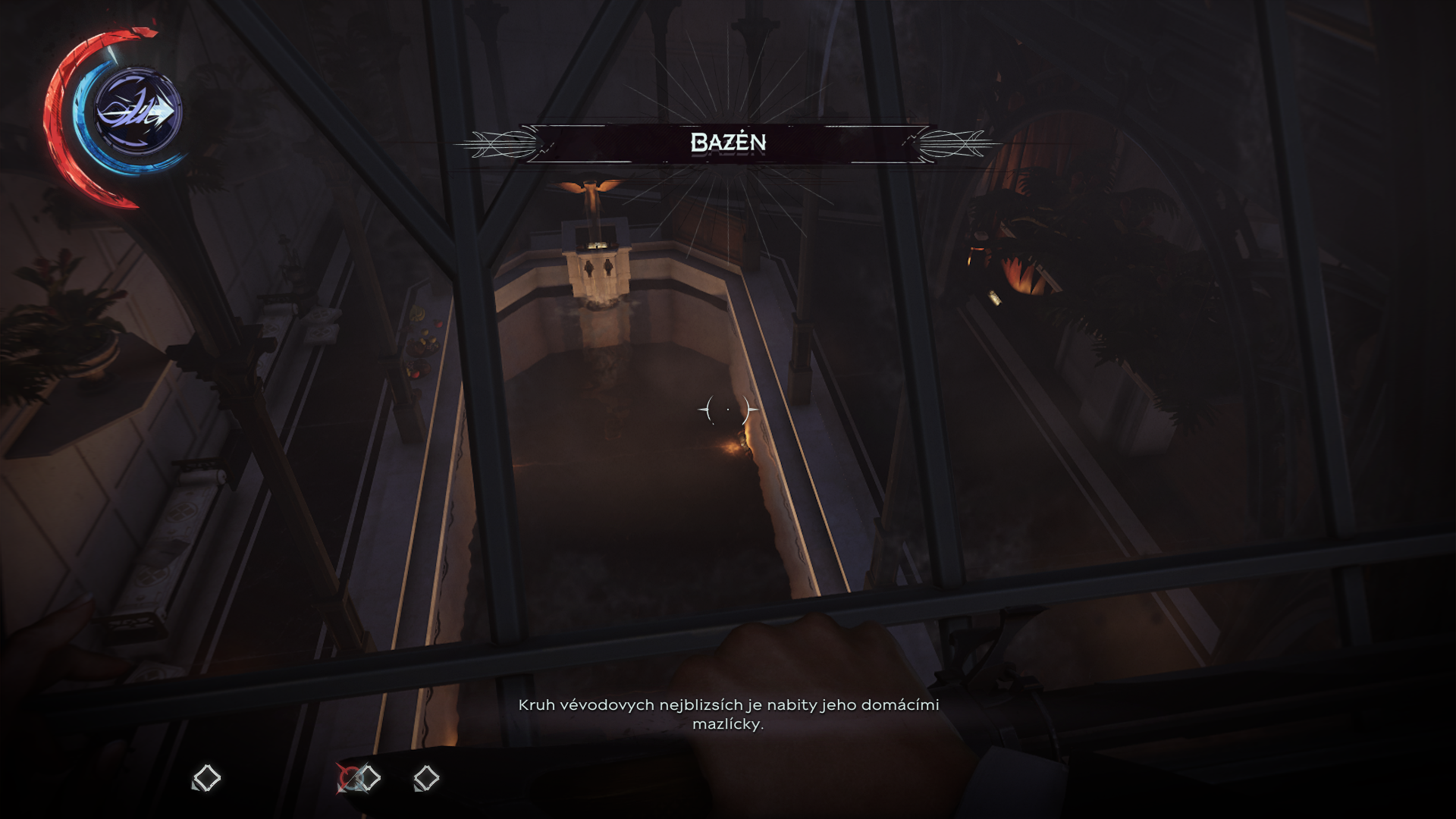Click the red and blue crossed-circle objective marker
Image resolution: width=1456 pixels, height=819 pixels.
coord(350,778)
